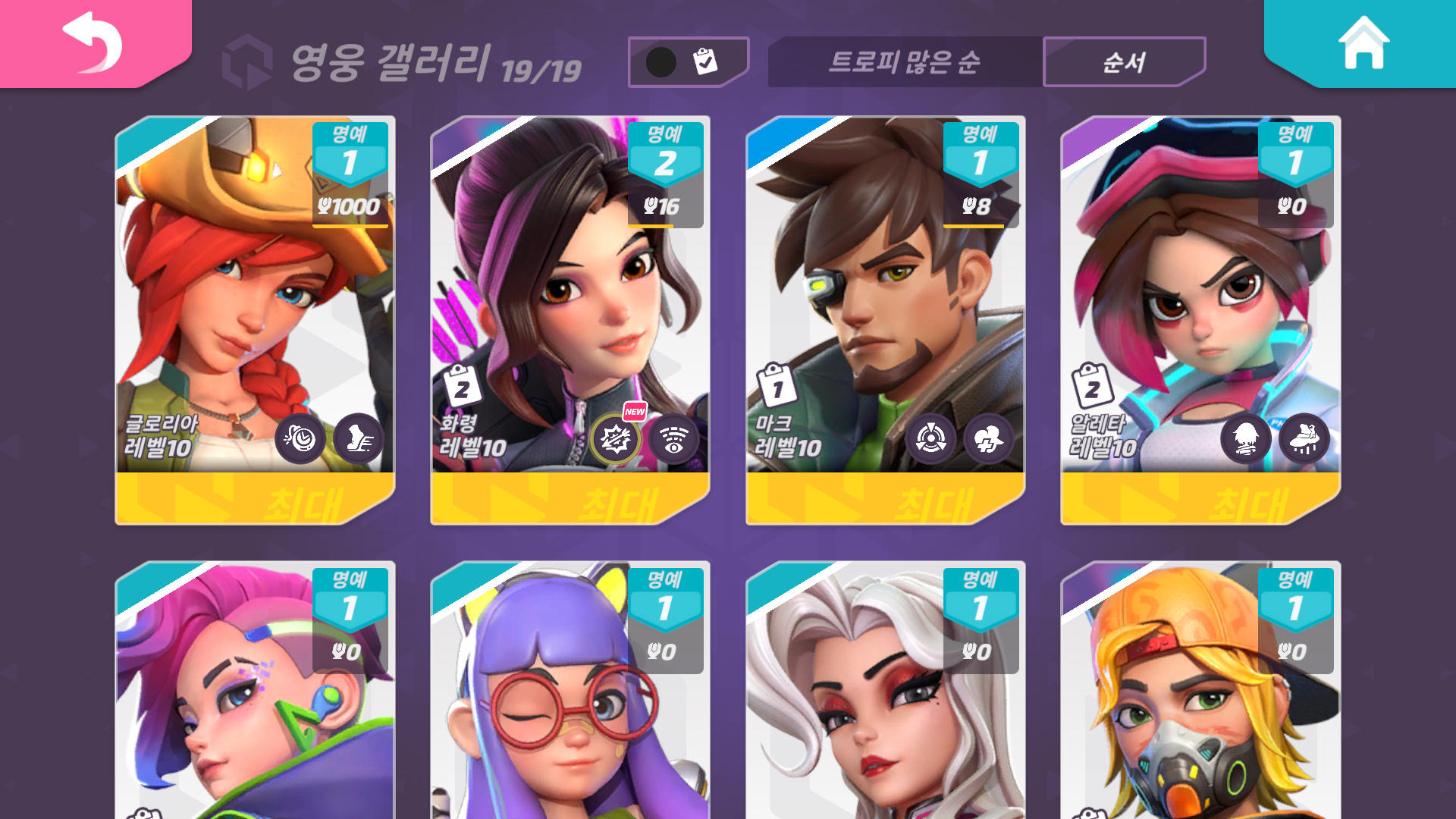The image size is (1456, 819).
Task: Select Gloria's speed boots skill icon
Action: click(x=359, y=440)
